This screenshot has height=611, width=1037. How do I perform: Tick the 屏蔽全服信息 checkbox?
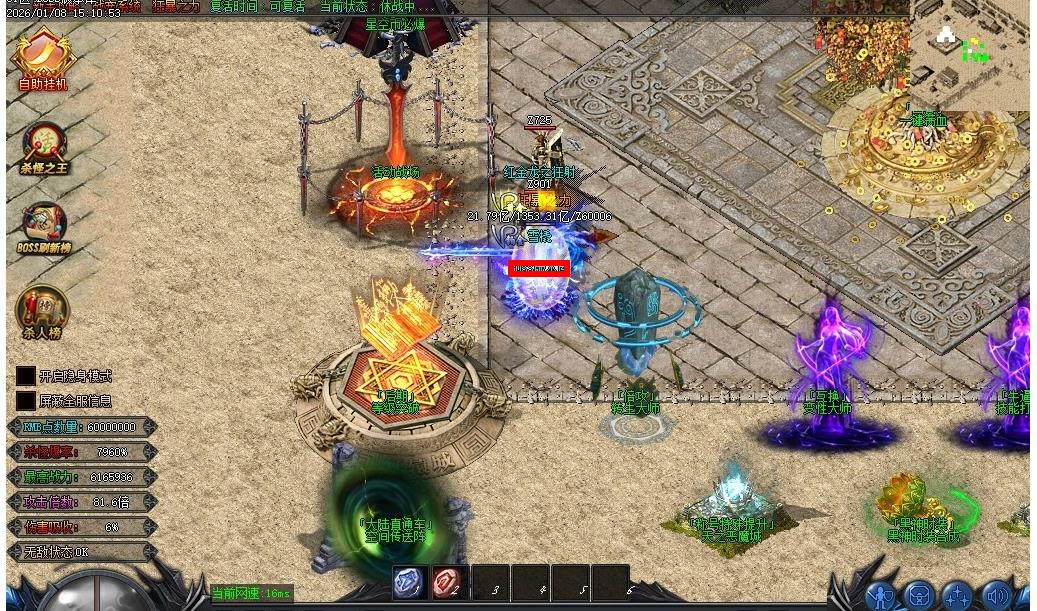point(26,401)
